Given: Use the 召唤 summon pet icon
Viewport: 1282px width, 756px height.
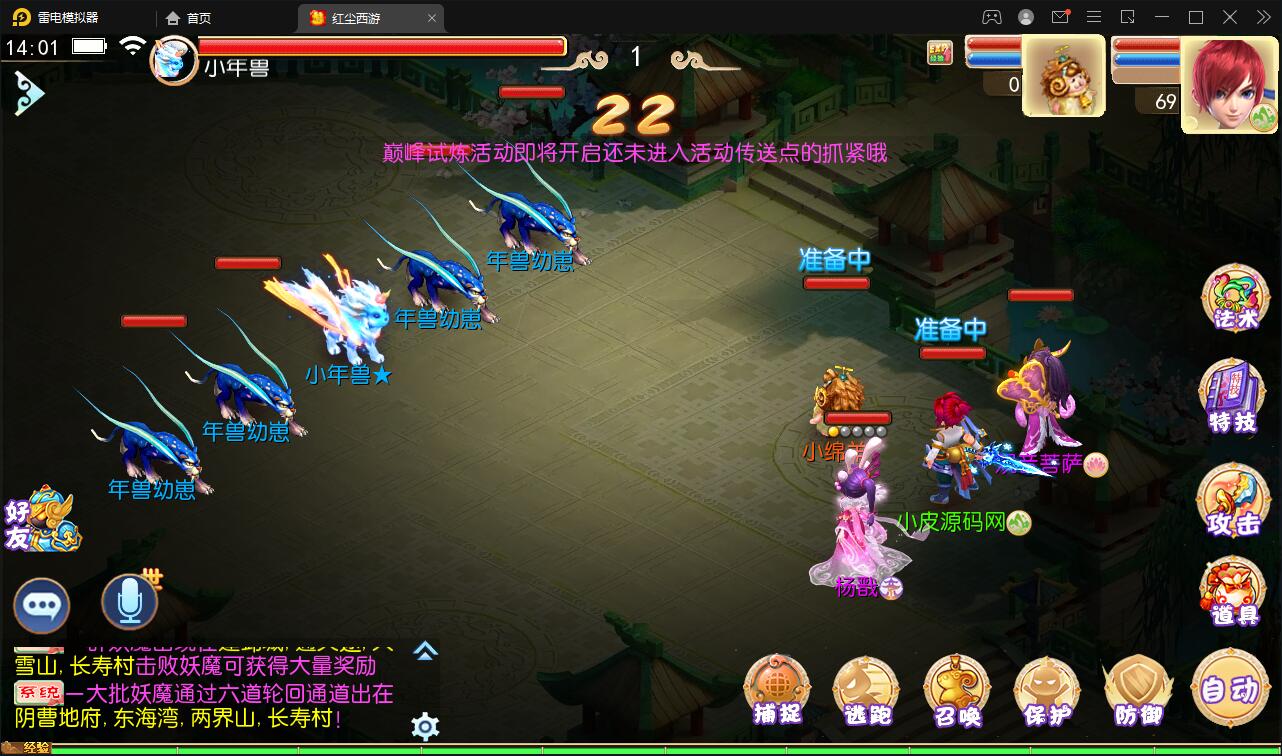Looking at the screenshot, I should click(957, 690).
